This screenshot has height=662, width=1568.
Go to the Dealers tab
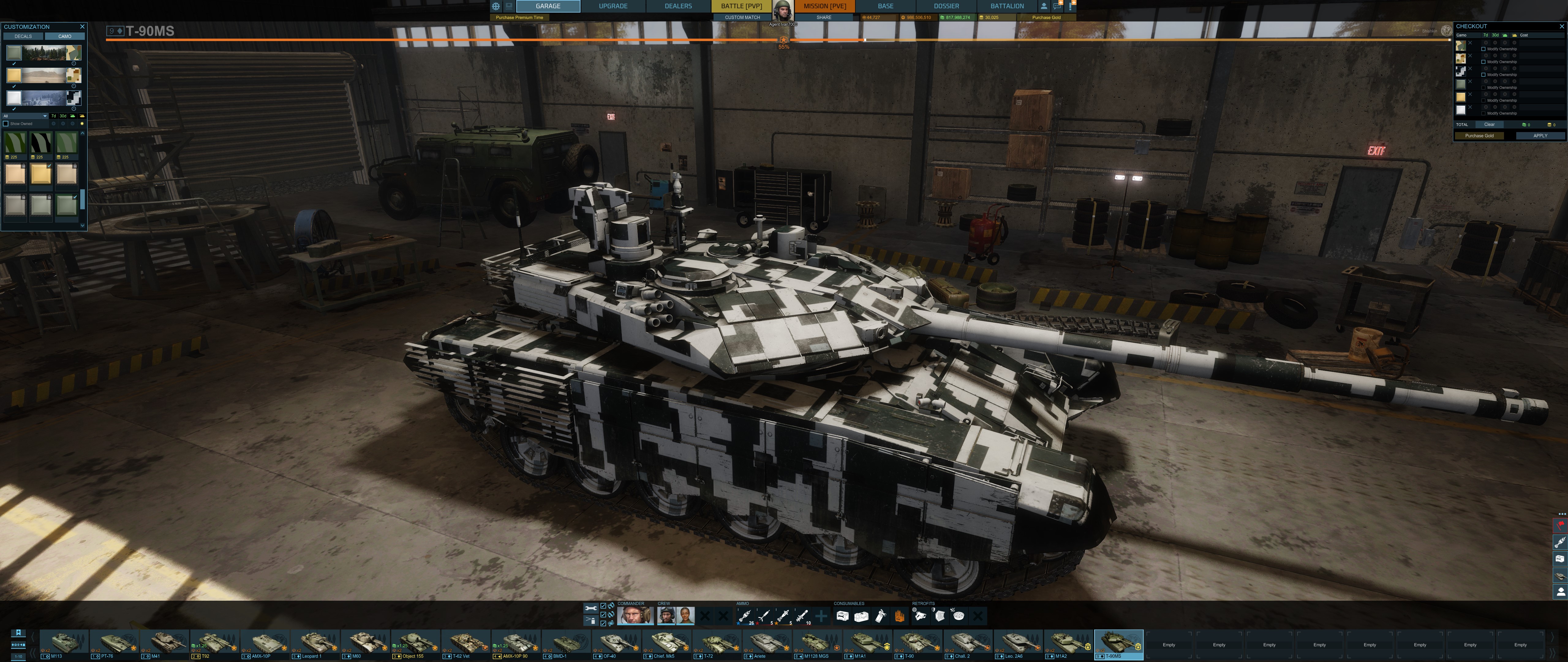tap(677, 6)
